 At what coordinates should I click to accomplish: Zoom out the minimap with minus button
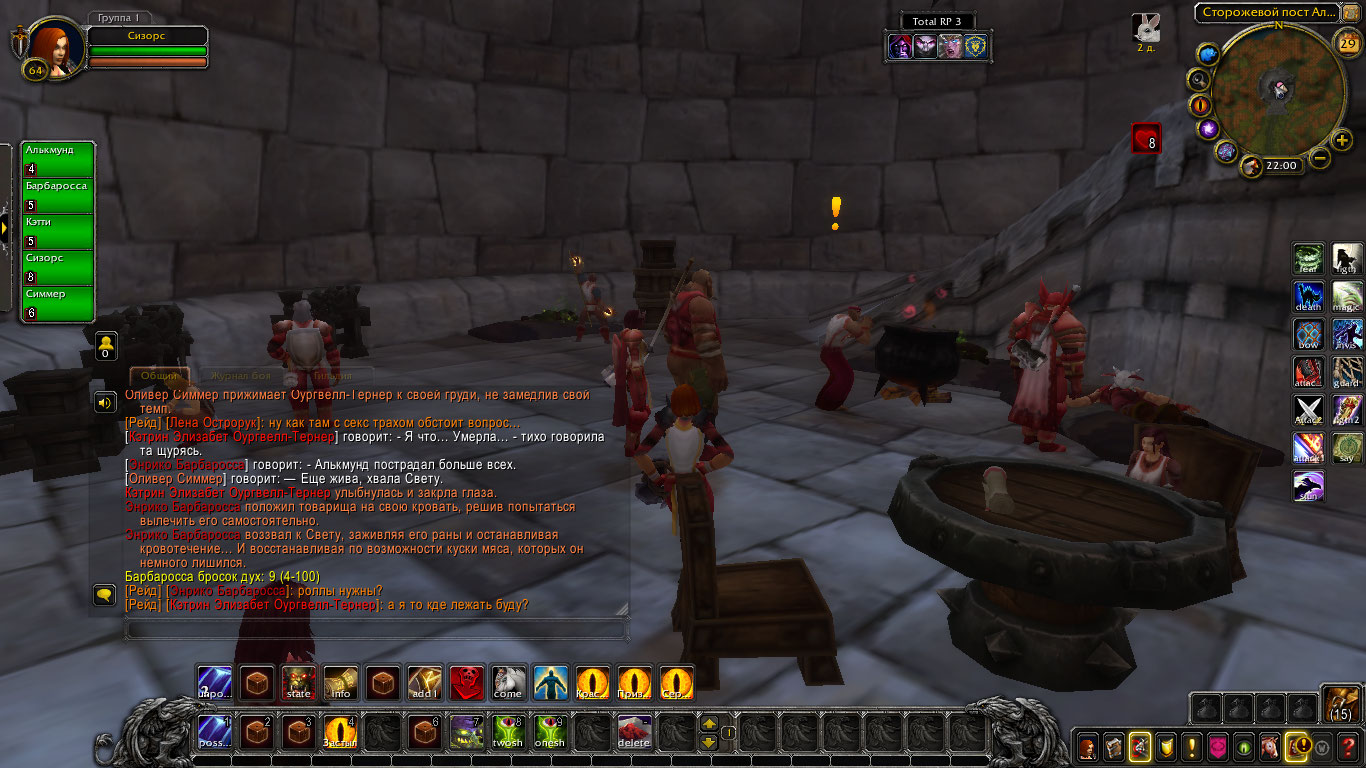[x=1320, y=158]
